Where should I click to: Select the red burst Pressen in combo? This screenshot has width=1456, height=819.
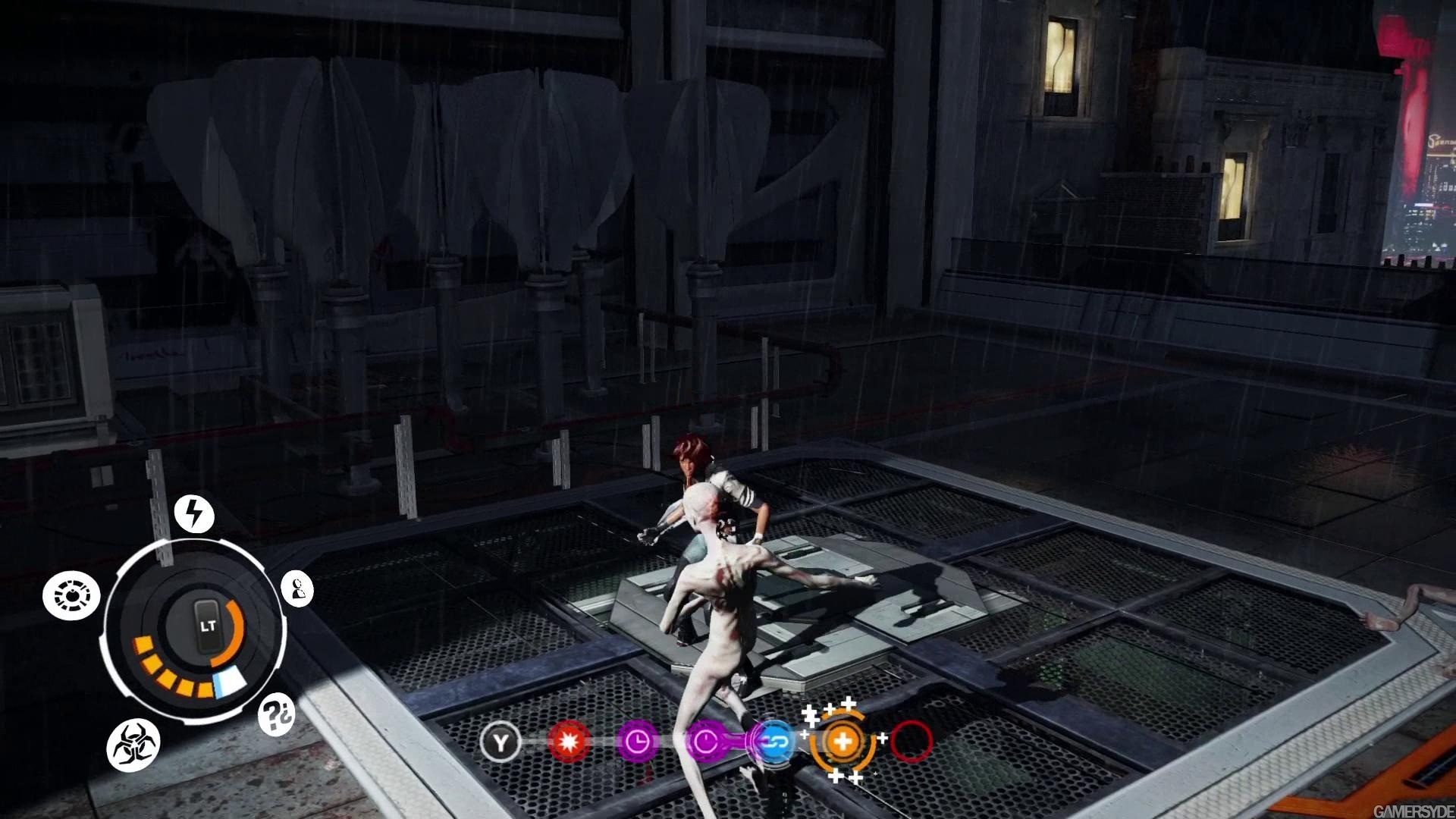569,741
